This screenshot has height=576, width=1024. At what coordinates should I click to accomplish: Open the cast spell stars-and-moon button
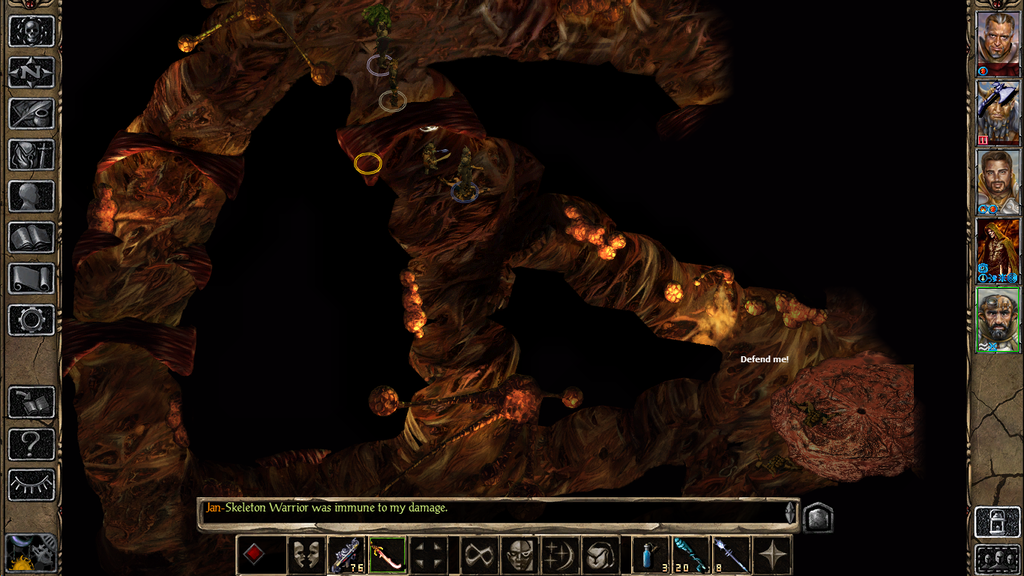tap(559, 555)
